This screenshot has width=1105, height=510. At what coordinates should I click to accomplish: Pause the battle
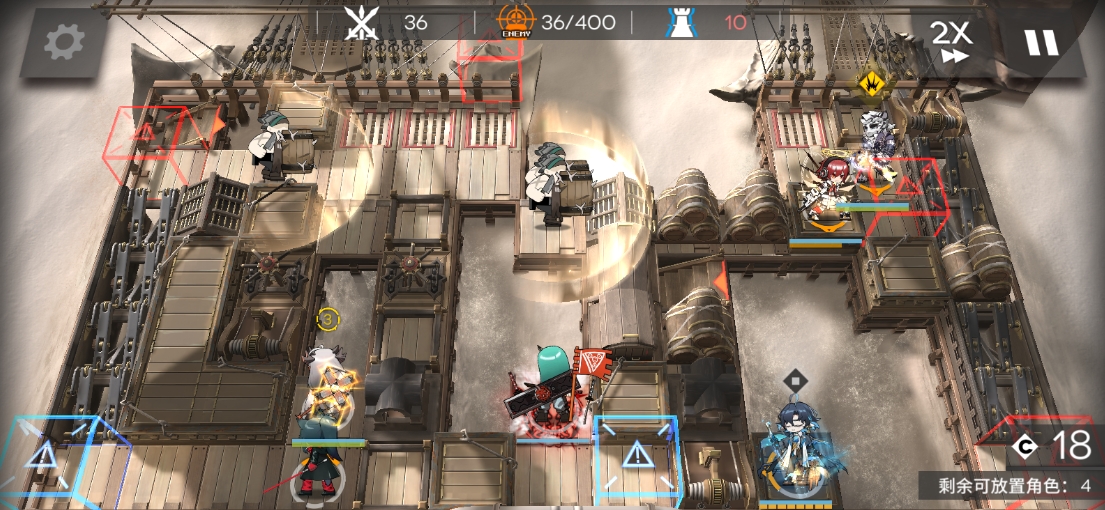1040,42
